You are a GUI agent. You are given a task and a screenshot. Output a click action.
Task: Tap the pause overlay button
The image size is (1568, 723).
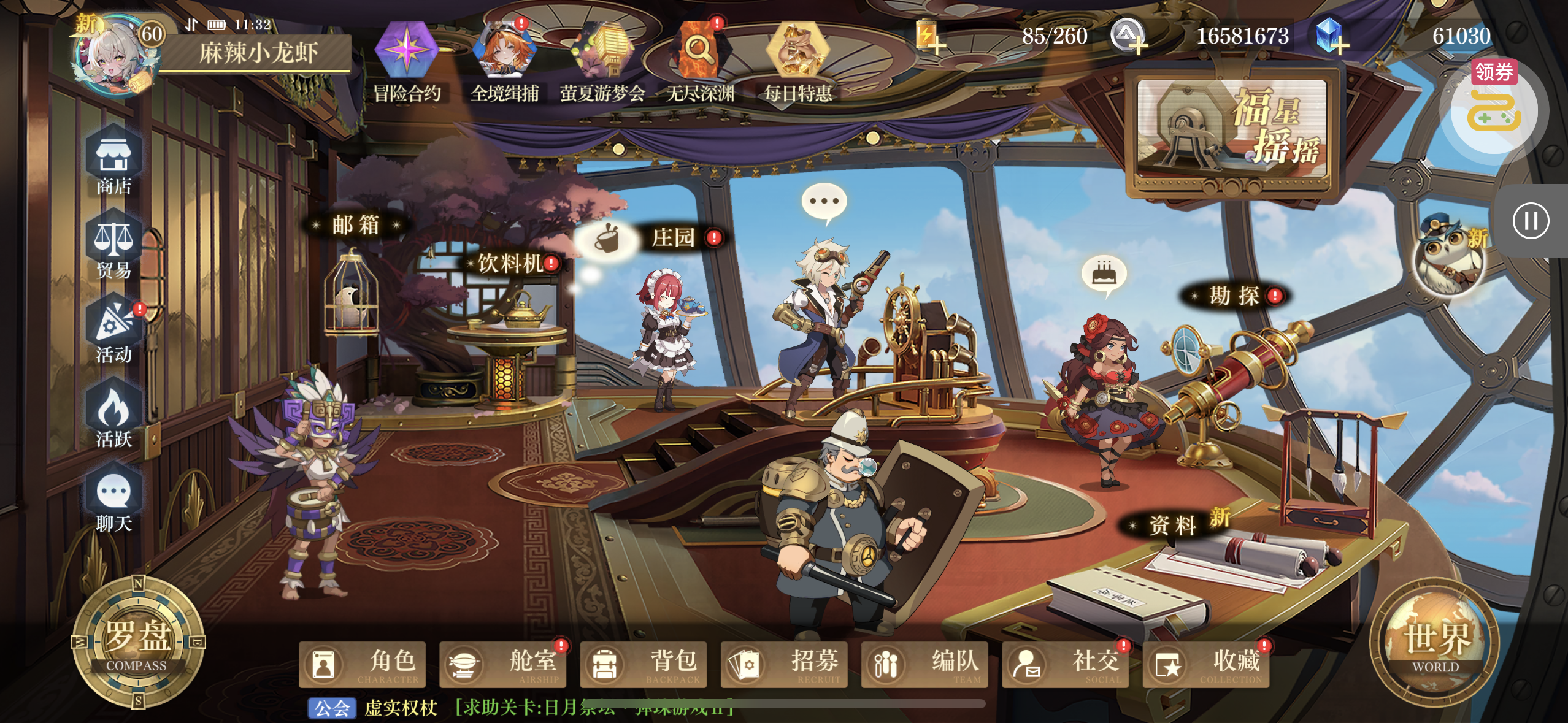1531,221
